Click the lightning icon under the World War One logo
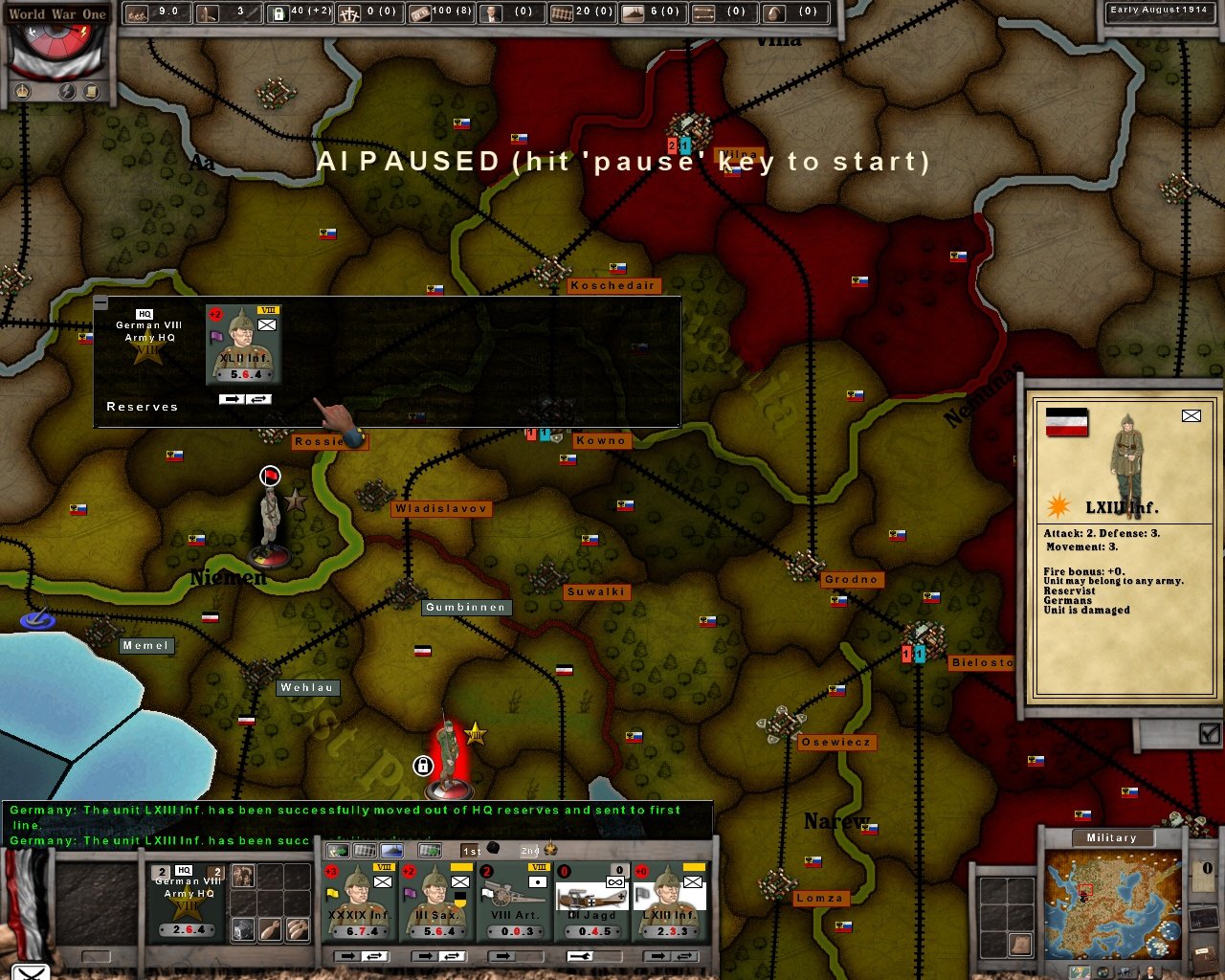This screenshot has height=980, width=1225. click(67, 91)
